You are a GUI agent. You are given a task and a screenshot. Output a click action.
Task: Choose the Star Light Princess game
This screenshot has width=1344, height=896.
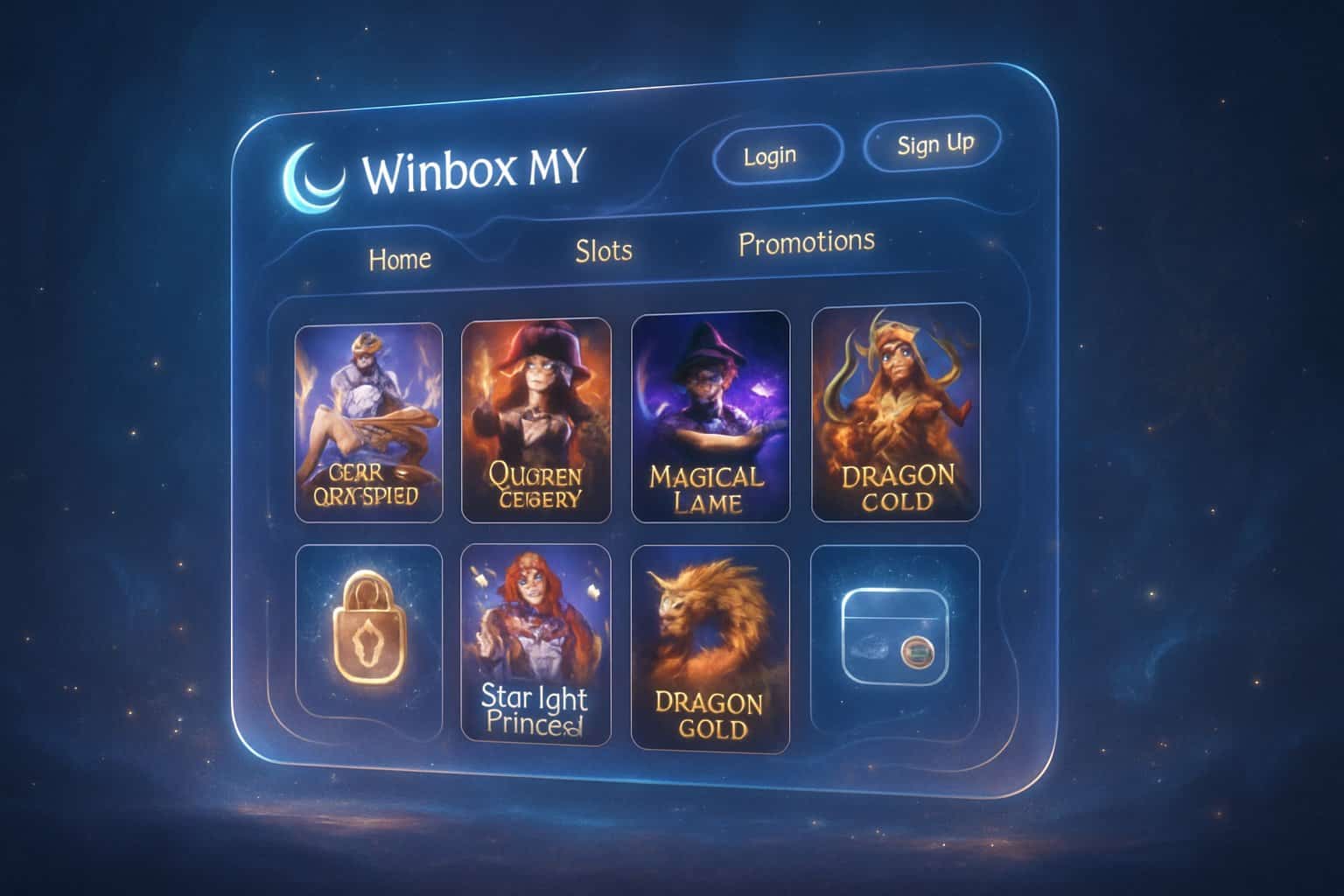click(x=535, y=644)
